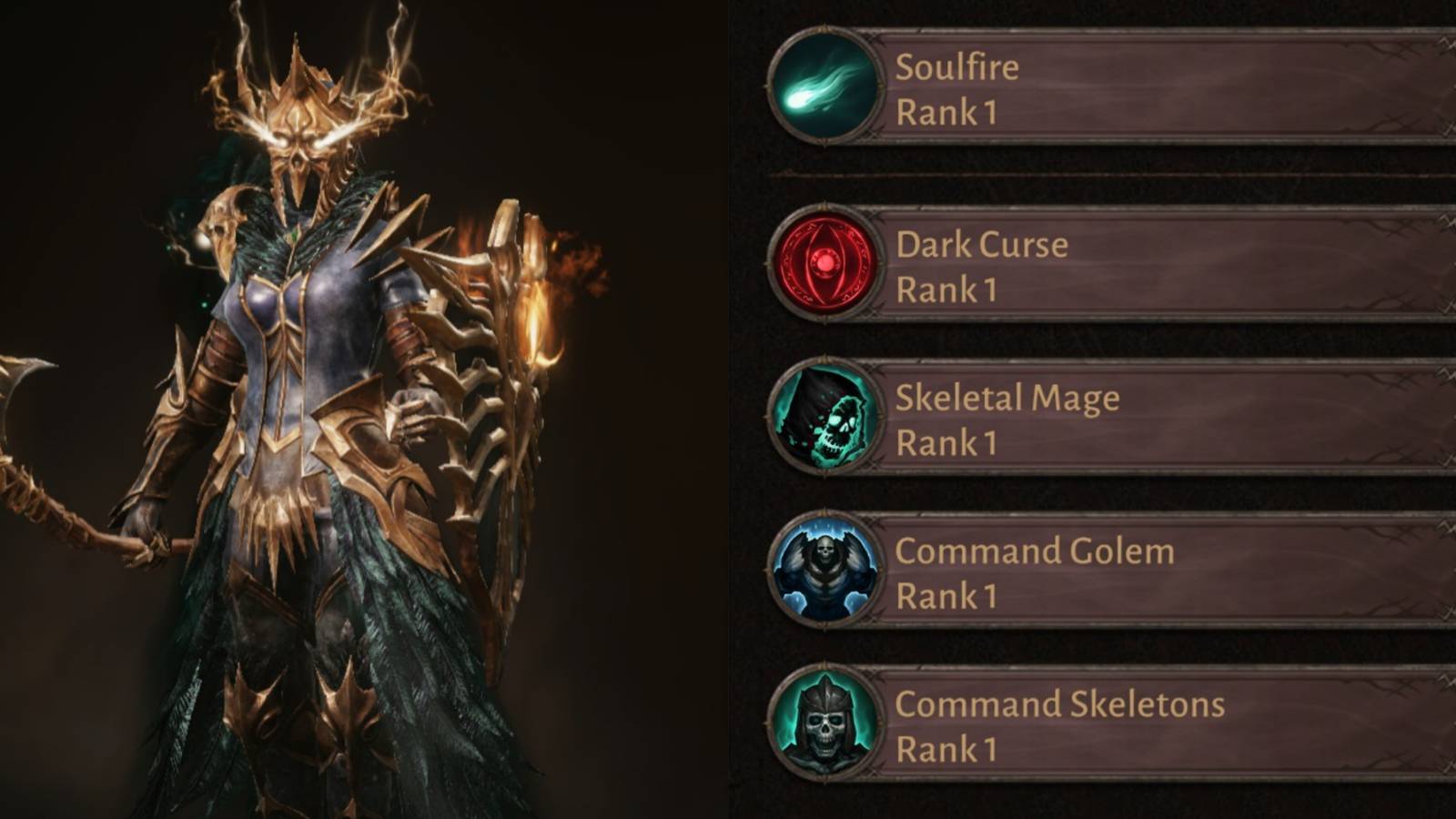Select the Skeletal Mage label text
Viewport: 1456px width, 819px height.
click(x=1007, y=398)
